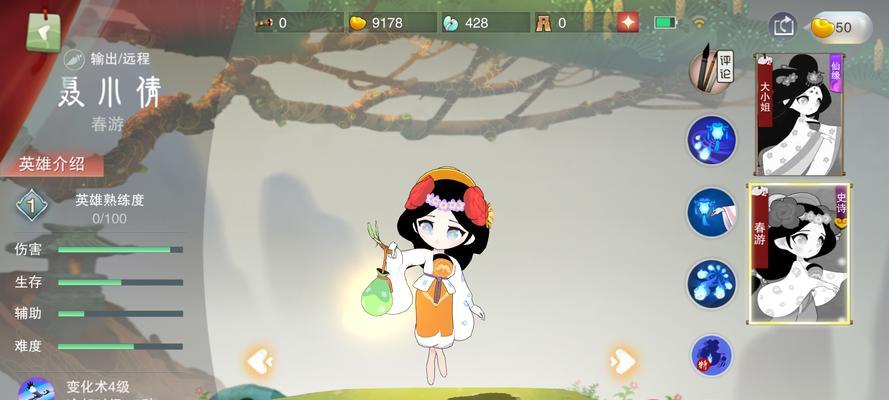Image resolution: width=889 pixels, height=400 pixels.
Task: Tap the share button
Action: (782, 26)
